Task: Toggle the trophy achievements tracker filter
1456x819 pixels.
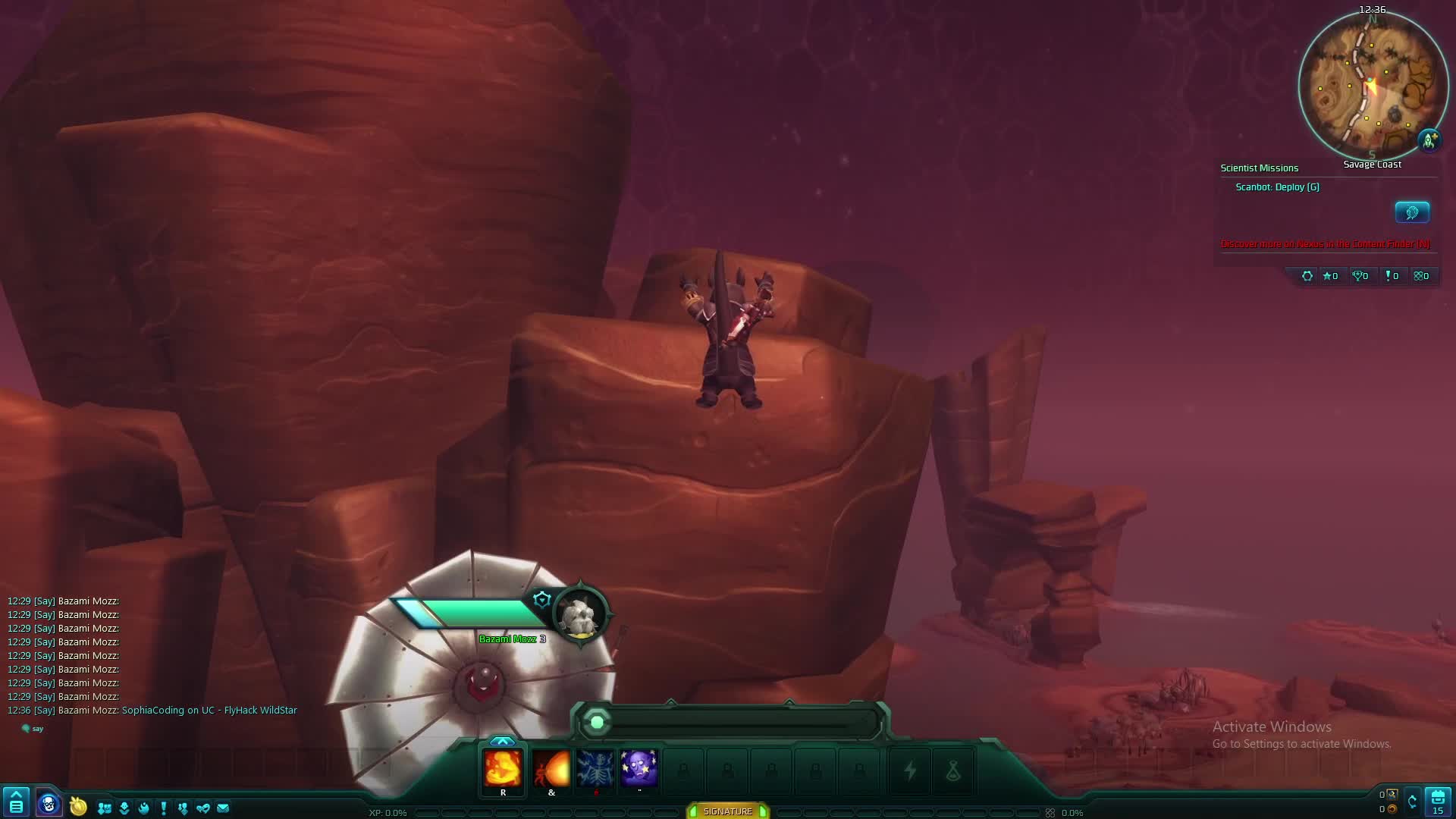Action: tap(1360, 276)
